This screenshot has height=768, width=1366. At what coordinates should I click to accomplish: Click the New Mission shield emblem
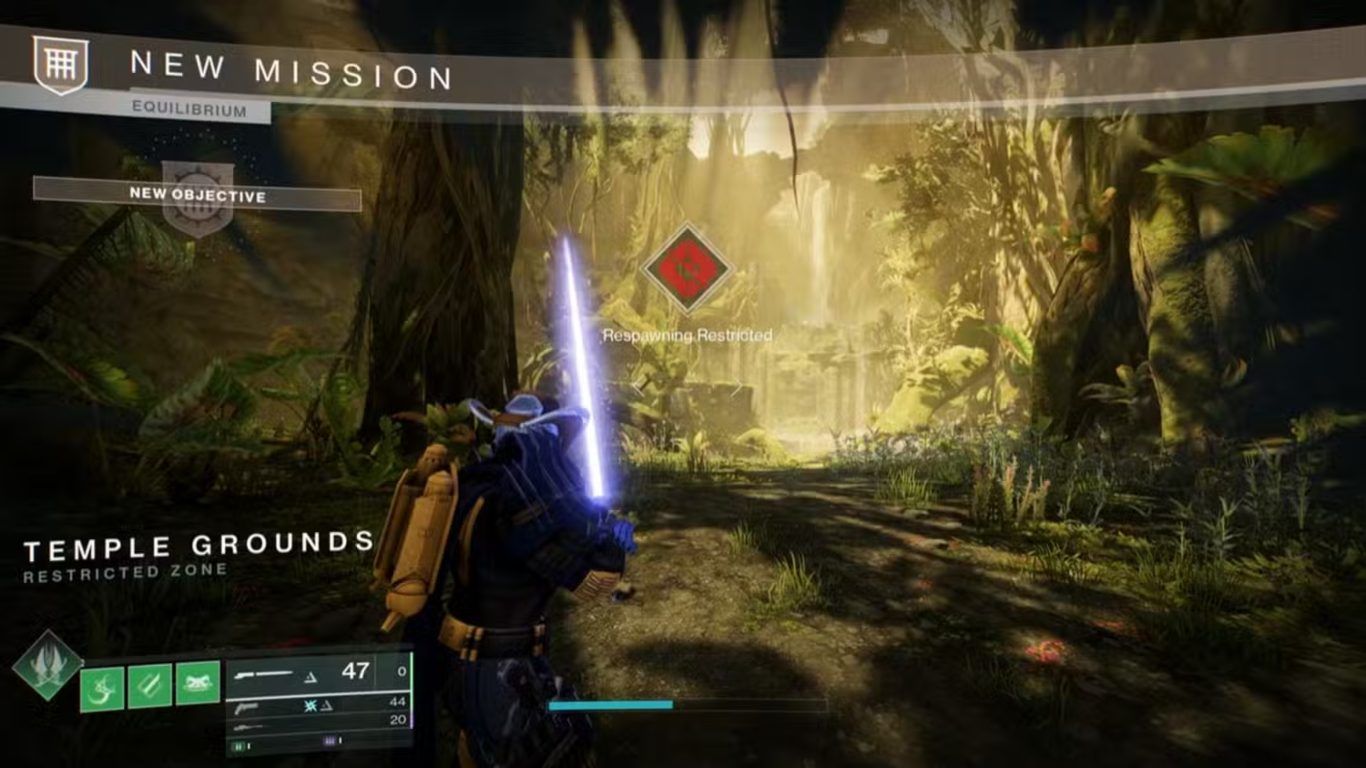[61, 63]
